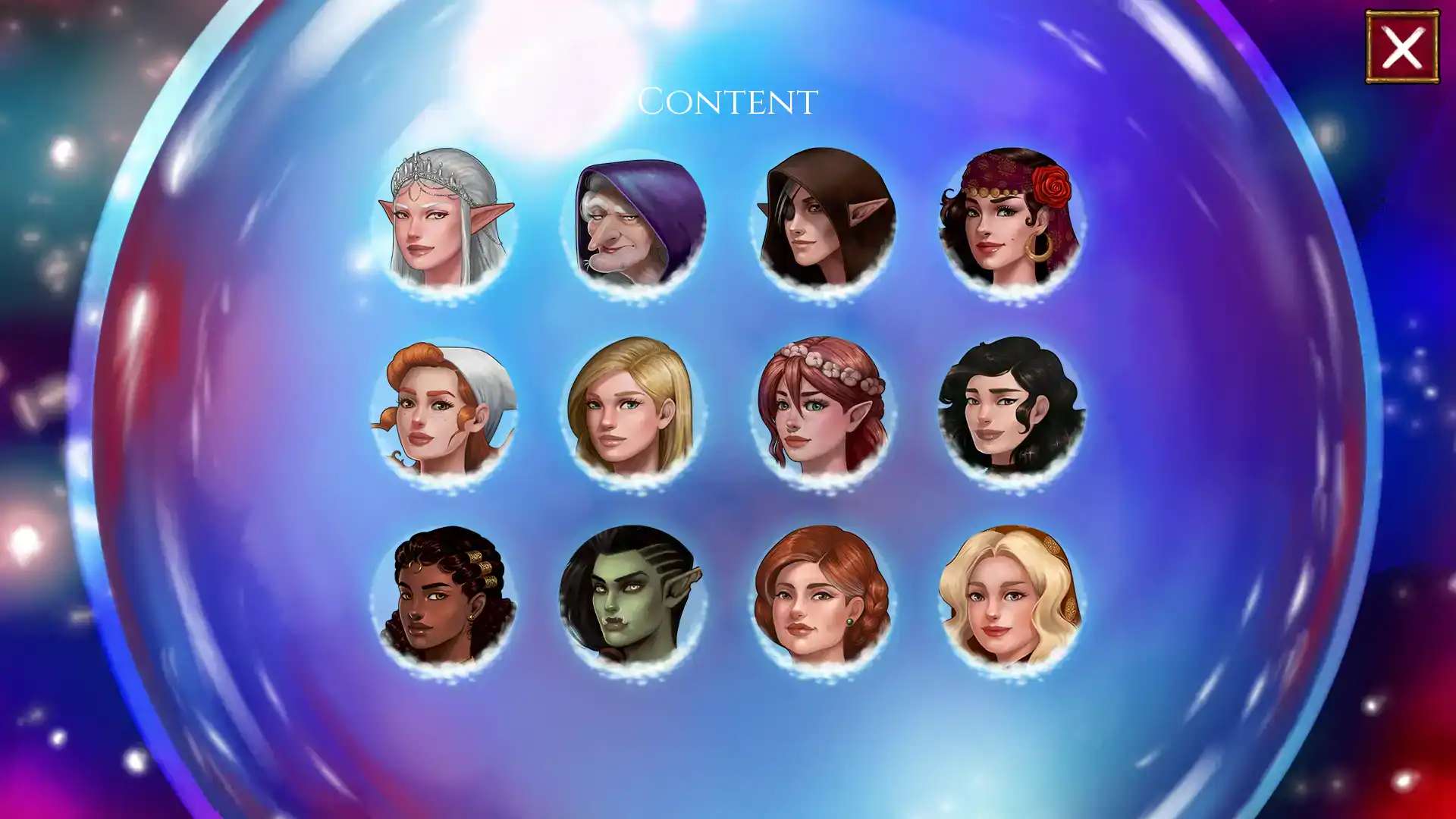
Task: Choose the straight blonde-haired woman portrait
Action: pos(634,410)
